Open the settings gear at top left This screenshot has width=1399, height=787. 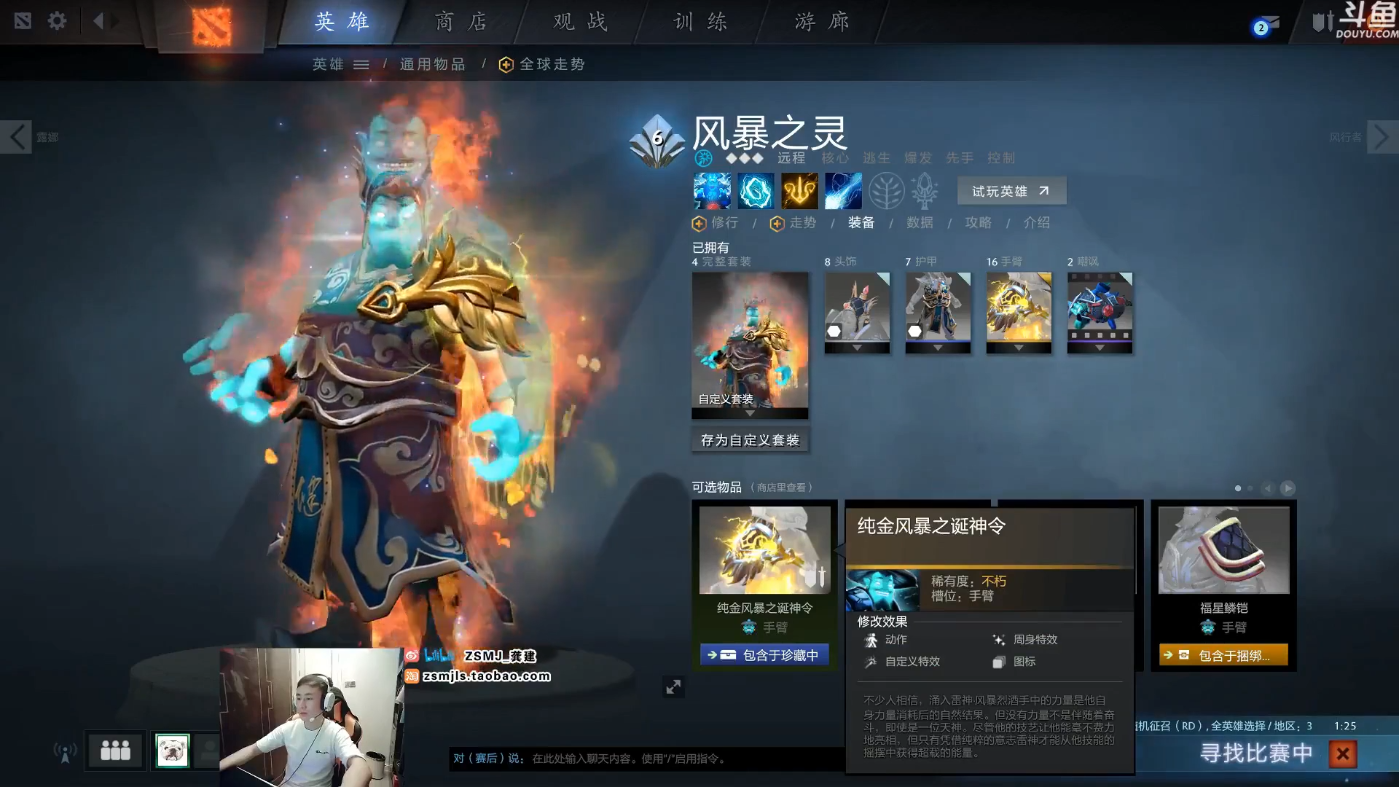click(x=56, y=20)
